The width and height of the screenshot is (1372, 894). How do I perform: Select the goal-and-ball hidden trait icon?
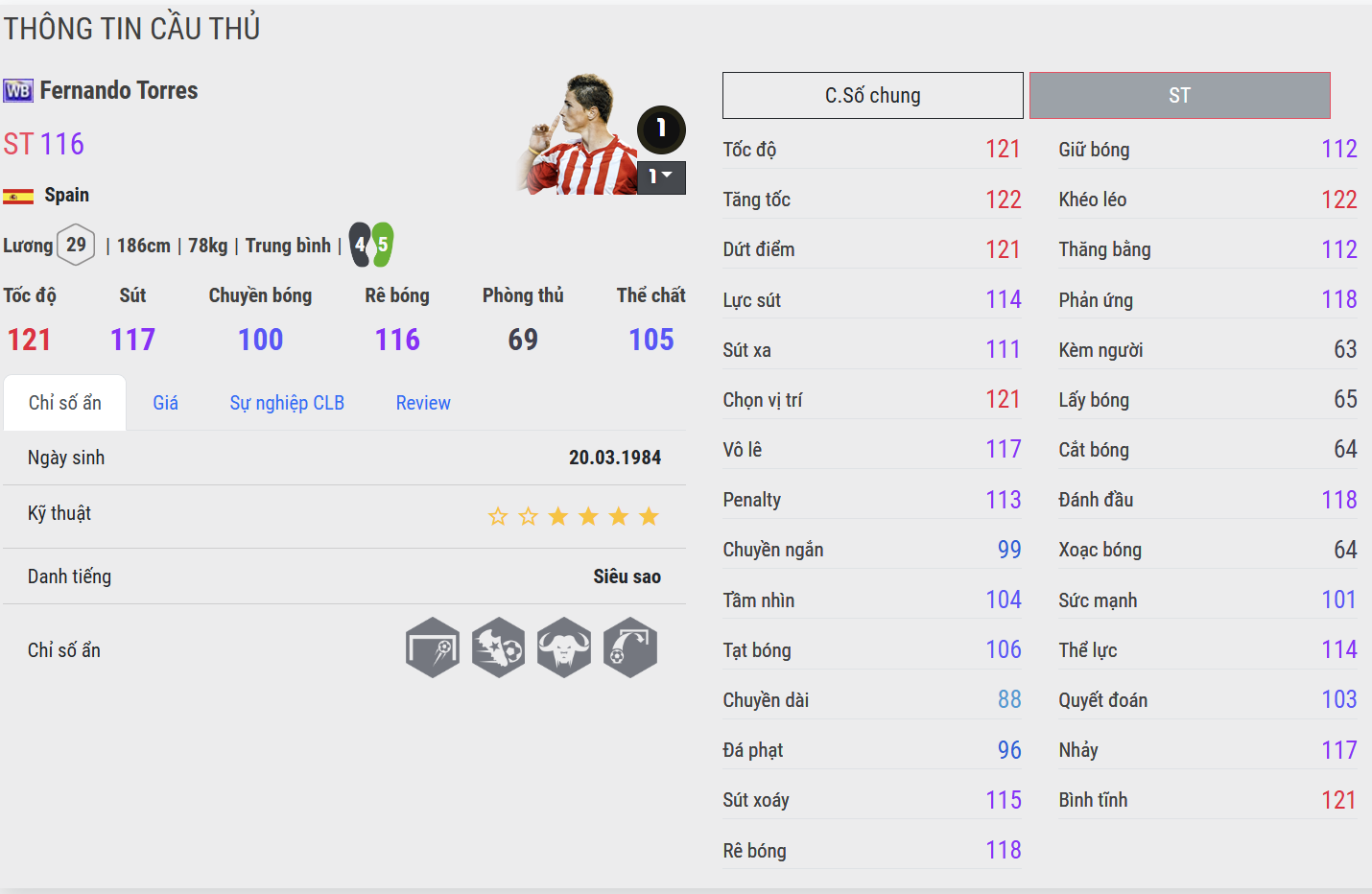433,647
